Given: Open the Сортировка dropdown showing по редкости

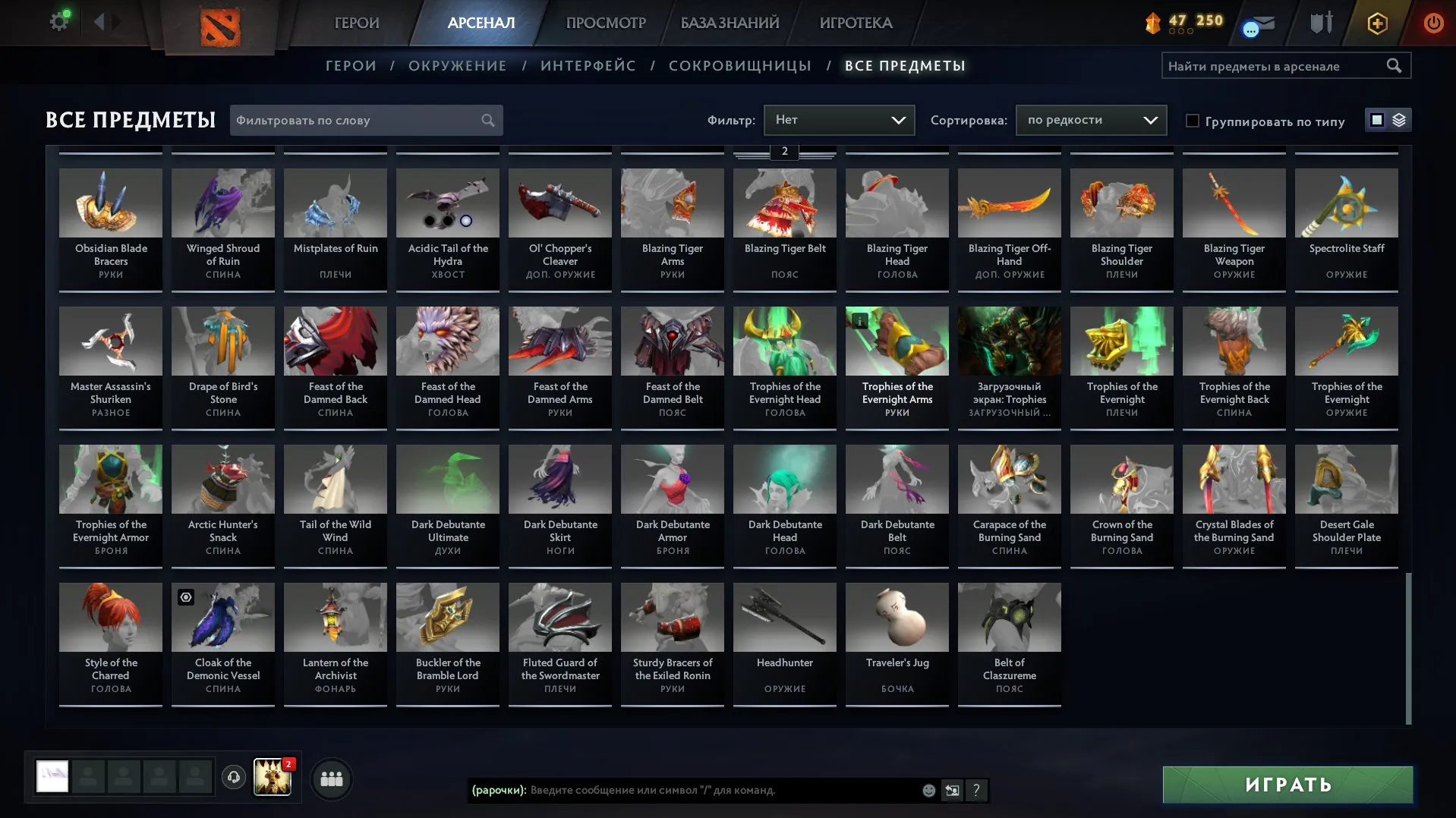Looking at the screenshot, I should coord(1090,120).
